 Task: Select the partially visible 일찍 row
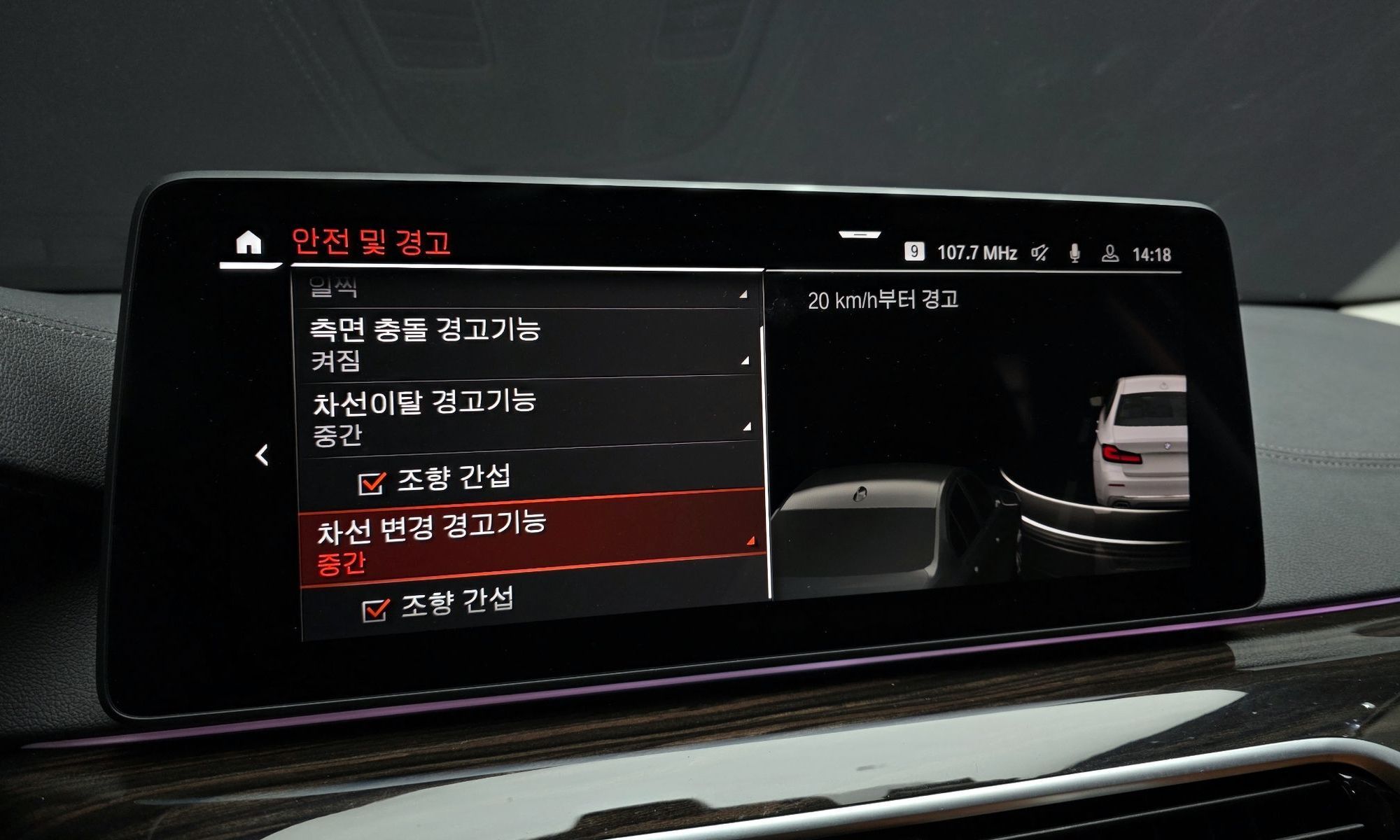tap(526, 288)
